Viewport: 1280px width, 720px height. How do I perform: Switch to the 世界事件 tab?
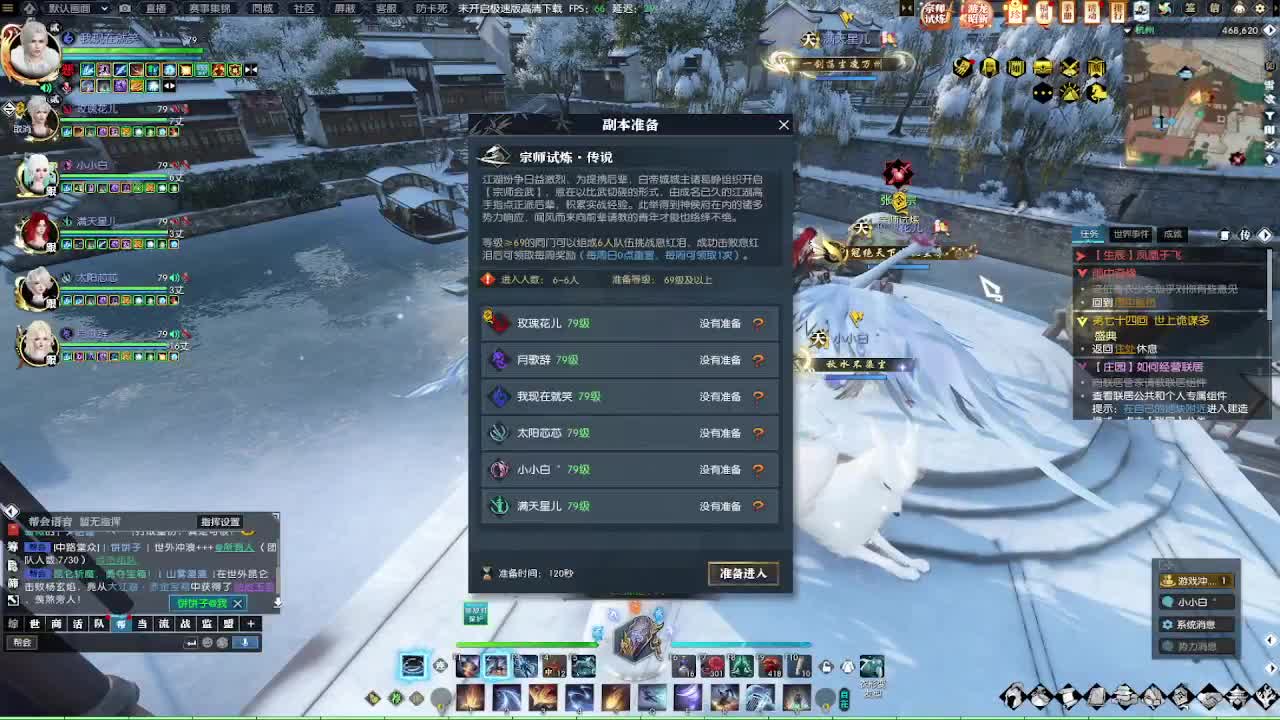(1131, 235)
